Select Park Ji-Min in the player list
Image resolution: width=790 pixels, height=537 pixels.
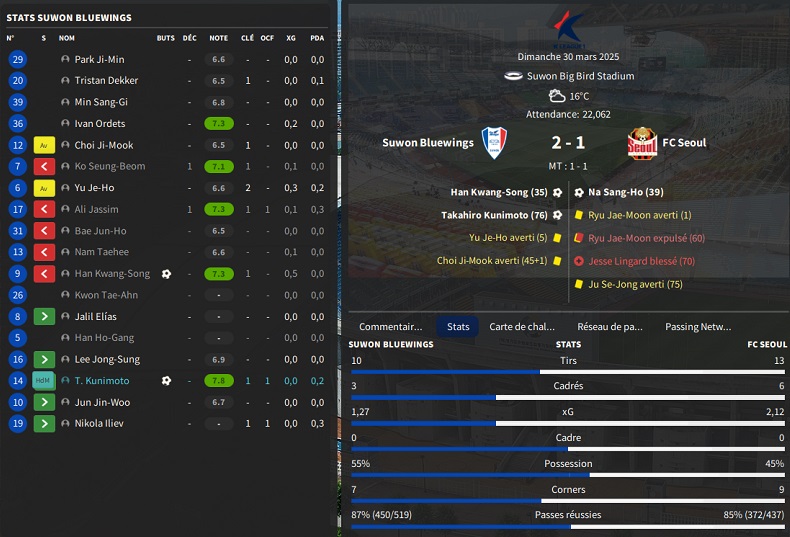(x=99, y=59)
